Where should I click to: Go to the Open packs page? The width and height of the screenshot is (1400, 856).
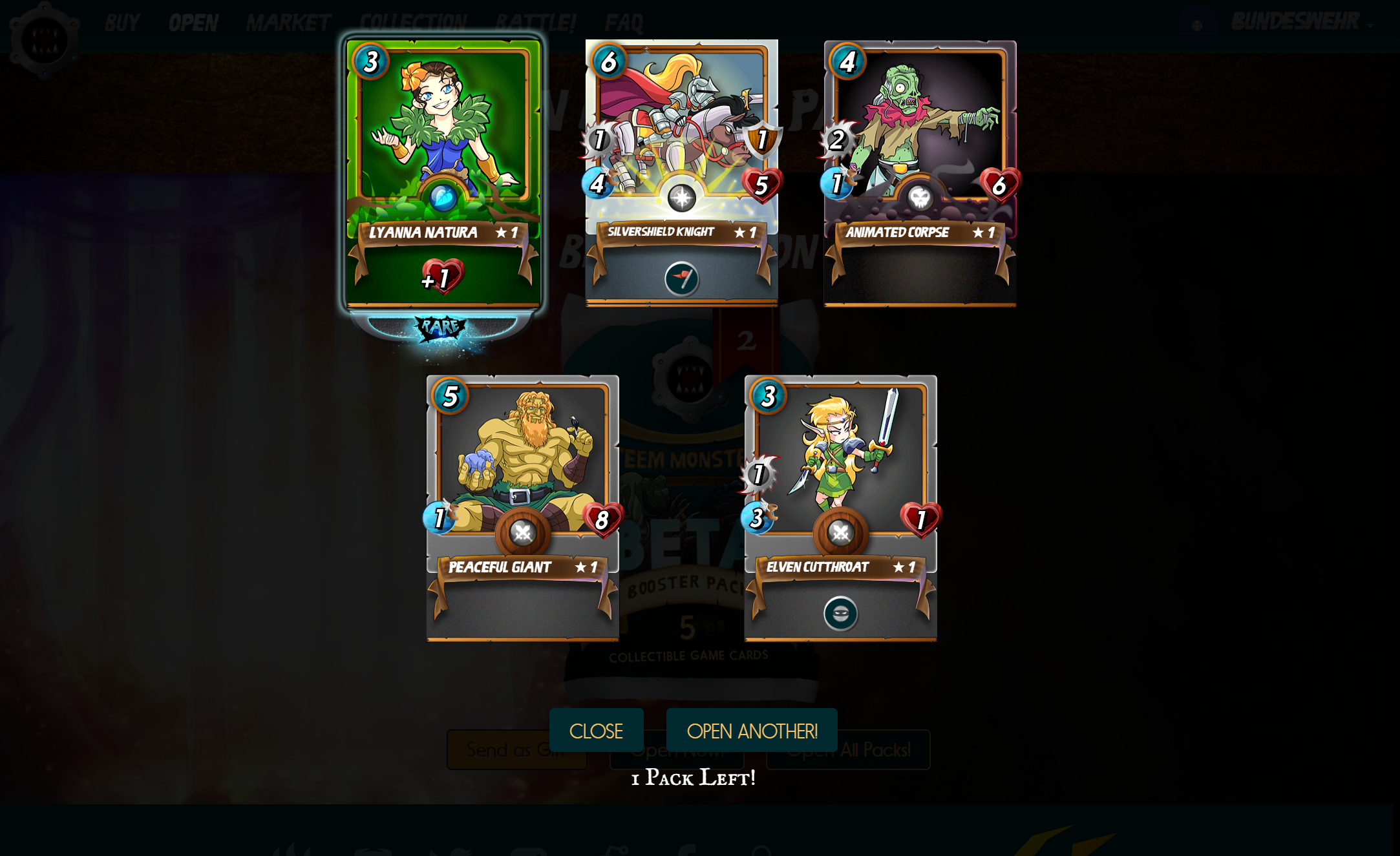(193, 23)
